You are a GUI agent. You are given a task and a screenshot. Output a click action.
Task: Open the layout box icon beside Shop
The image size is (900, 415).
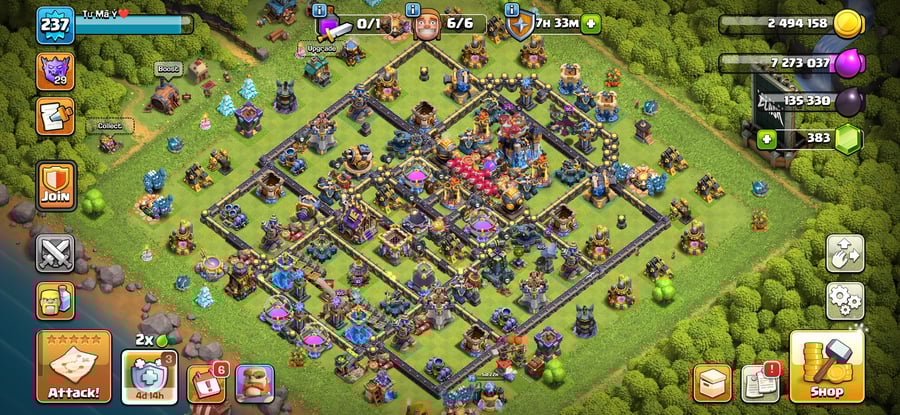[712, 383]
